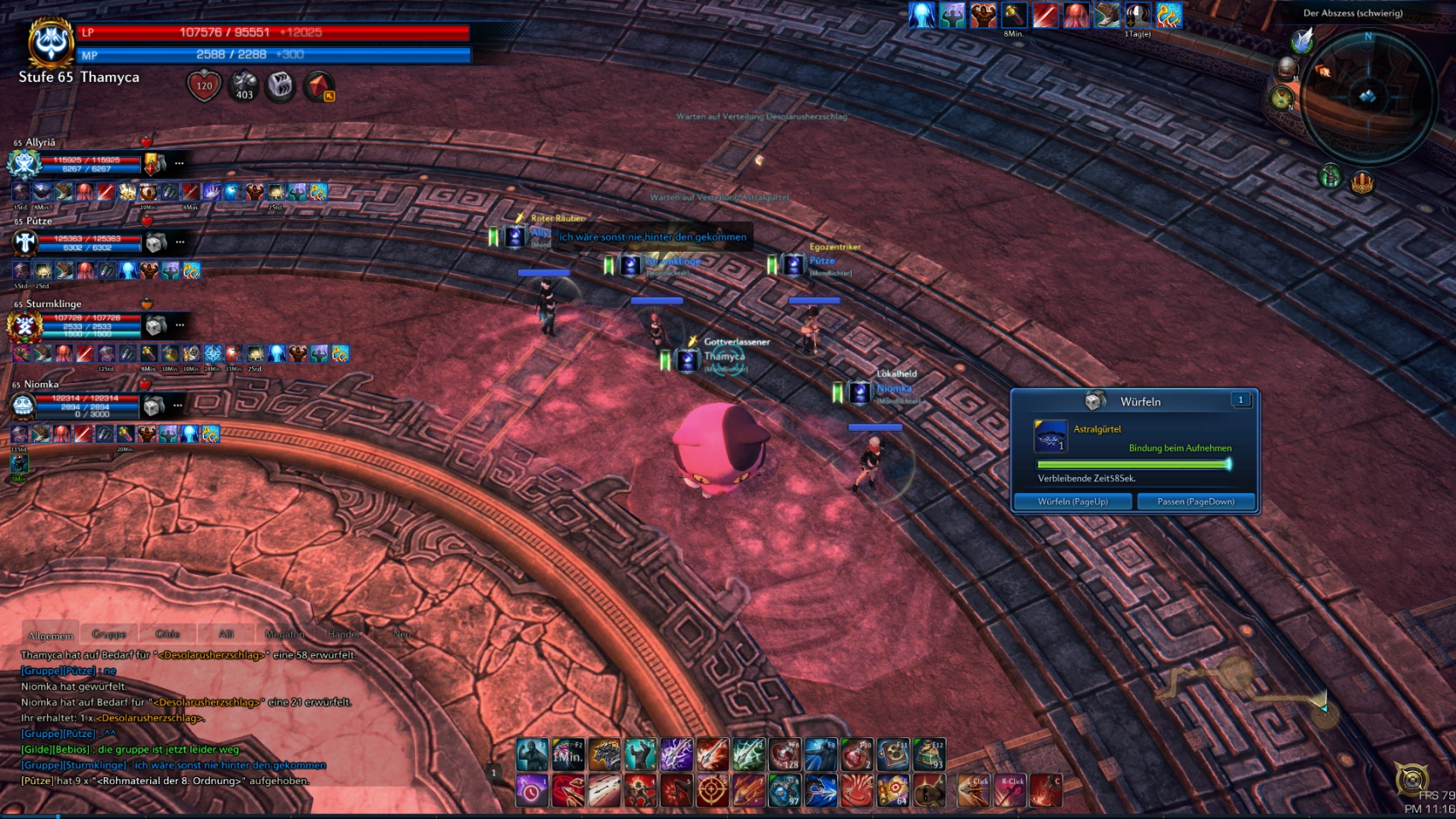The height and width of the screenshot is (819, 1456).
Task: Activate the purple clock skill in slot 1
Action: 531,791
